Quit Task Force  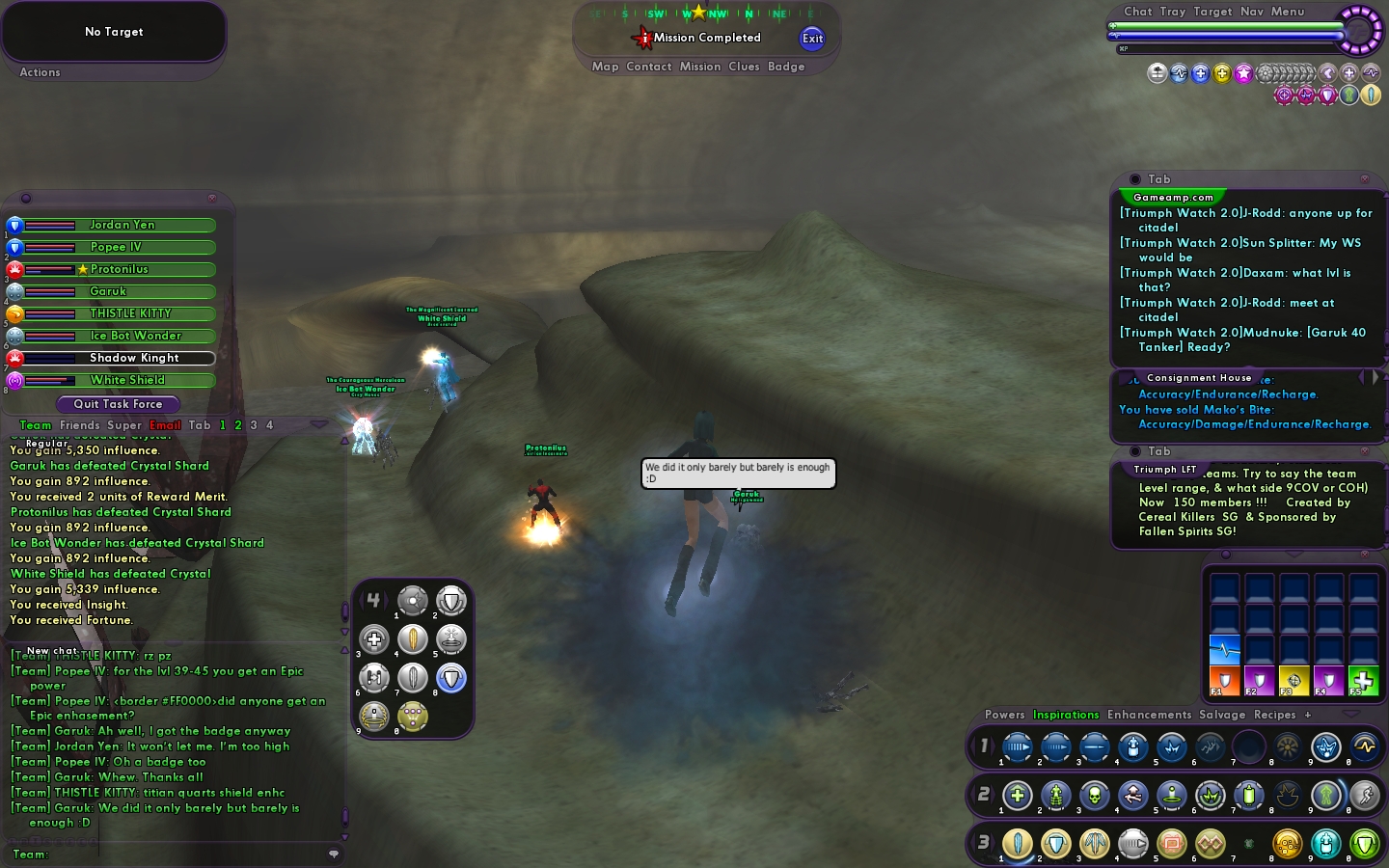[x=118, y=404]
